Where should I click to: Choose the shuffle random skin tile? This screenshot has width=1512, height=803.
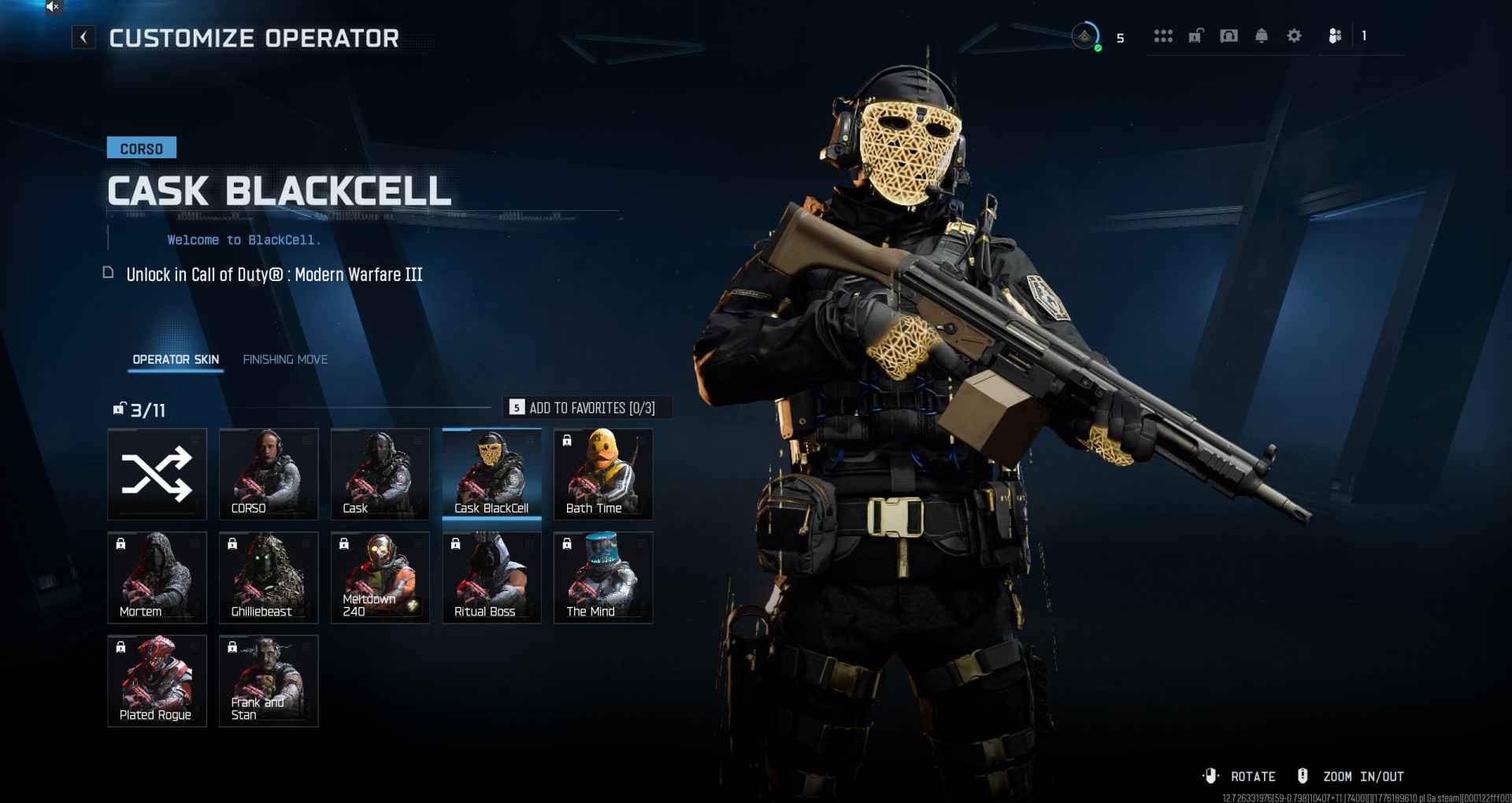[157, 474]
